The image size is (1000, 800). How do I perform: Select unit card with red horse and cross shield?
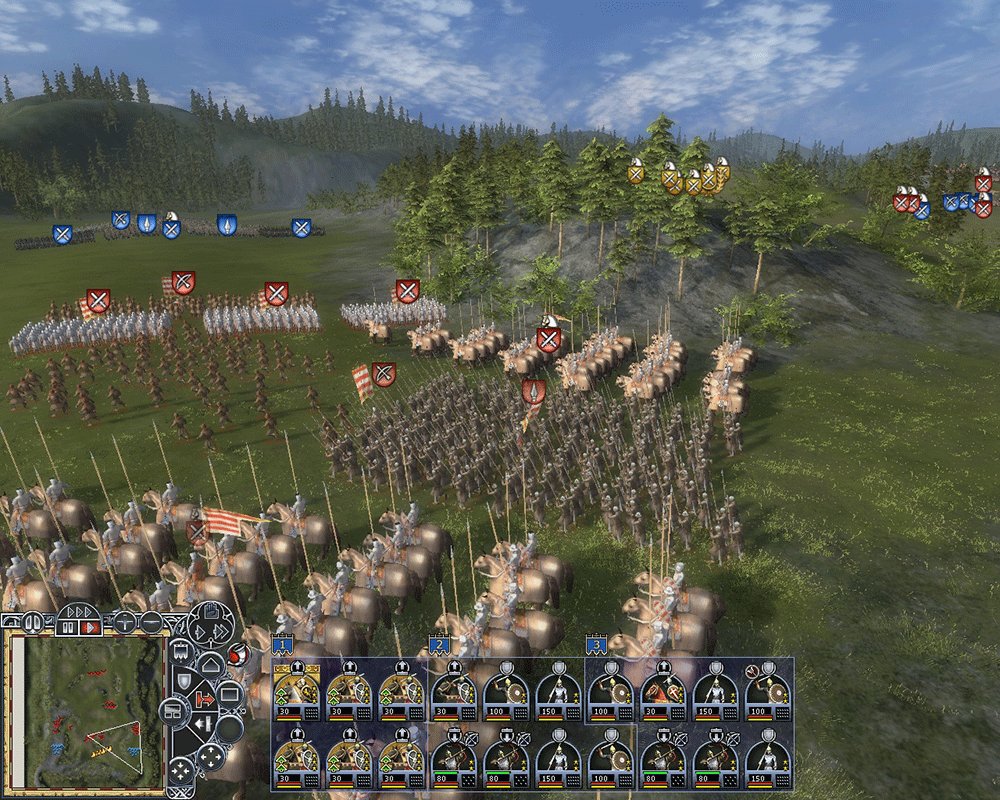click(x=661, y=690)
